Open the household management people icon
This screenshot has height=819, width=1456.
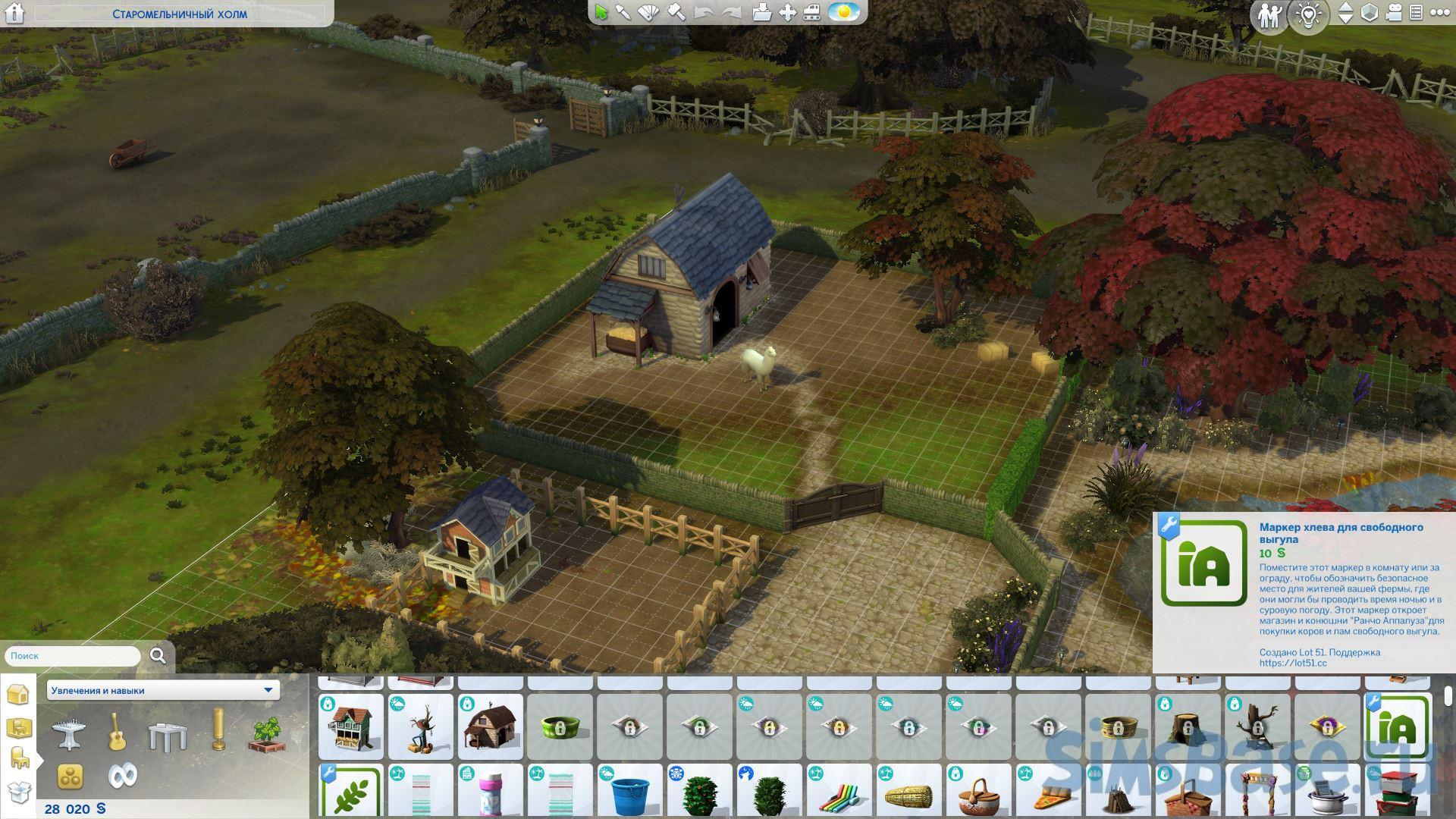pyautogui.click(x=1269, y=15)
